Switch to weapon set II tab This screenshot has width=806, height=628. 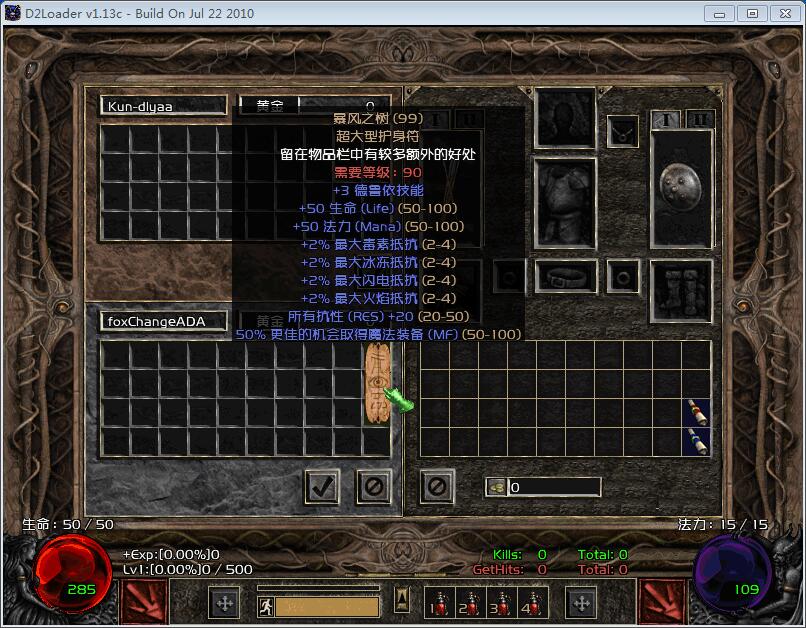tap(700, 120)
